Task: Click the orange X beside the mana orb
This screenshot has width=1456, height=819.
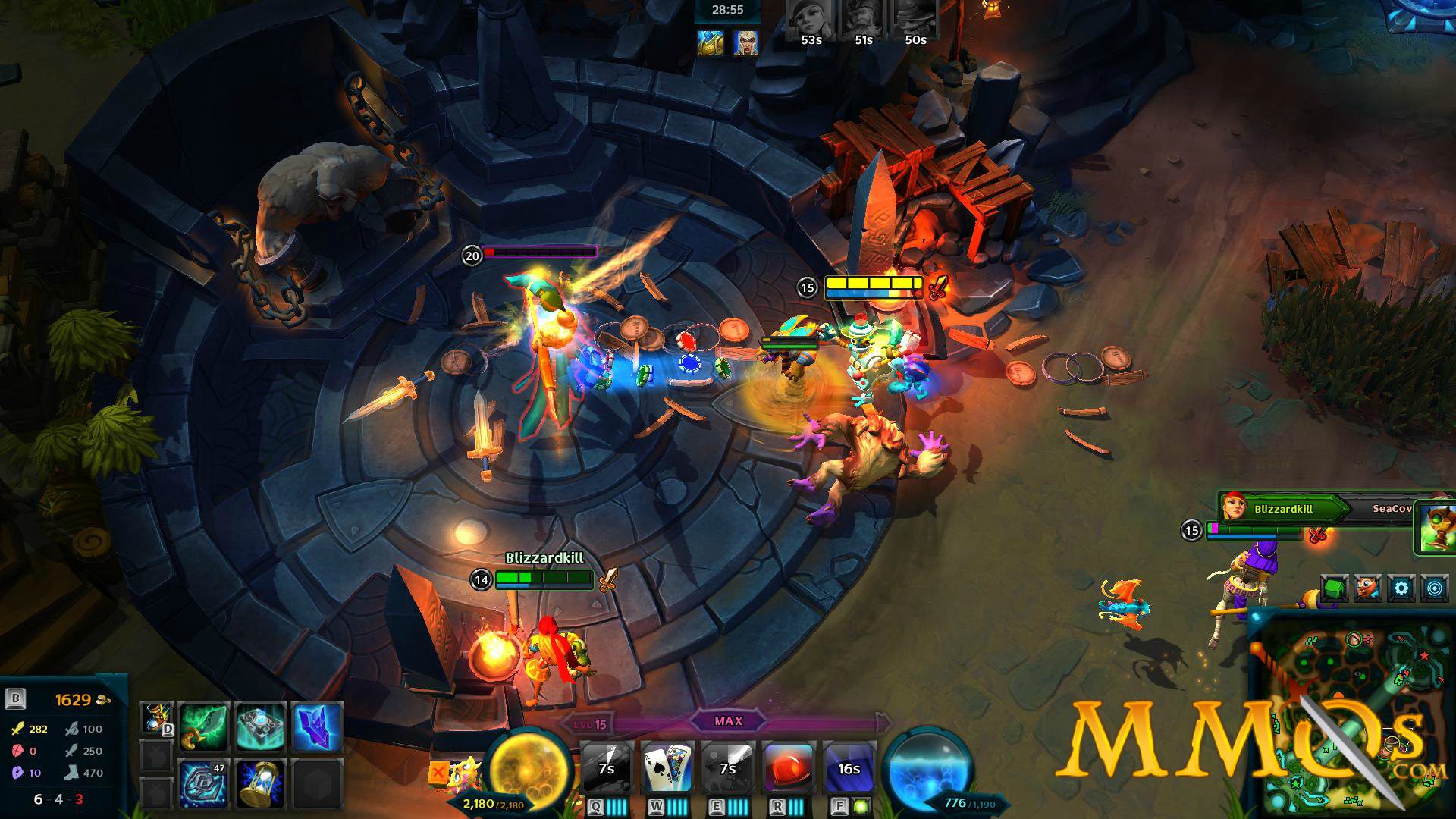Action: pyautogui.click(x=438, y=773)
